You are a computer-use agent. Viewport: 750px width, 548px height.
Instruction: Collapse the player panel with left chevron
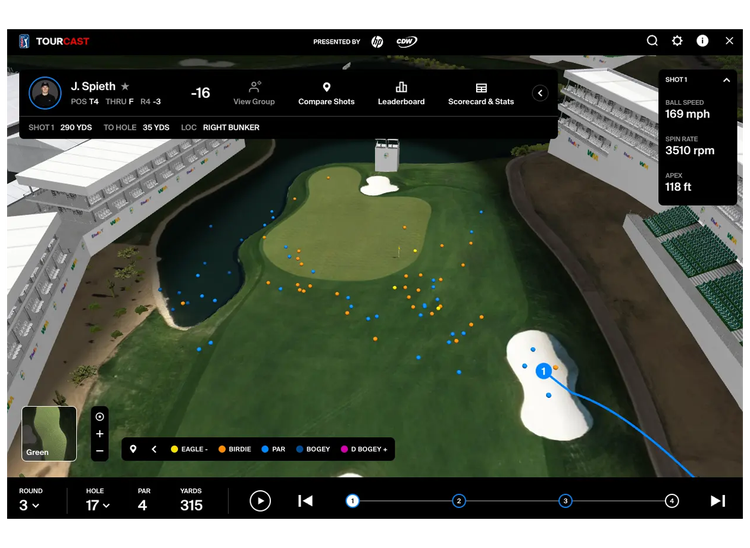click(x=540, y=93)
